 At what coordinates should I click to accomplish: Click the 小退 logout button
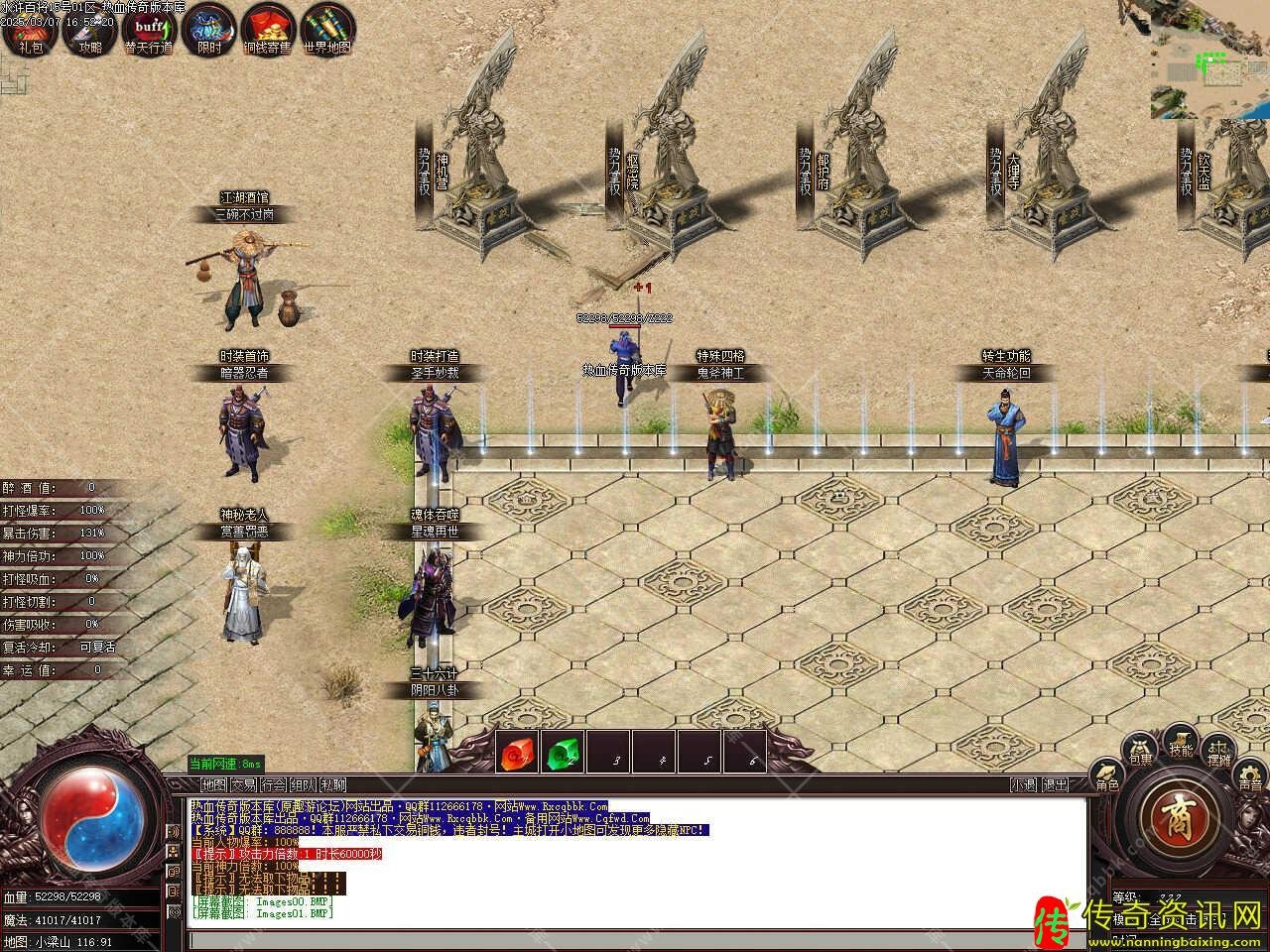[1025, 784]
